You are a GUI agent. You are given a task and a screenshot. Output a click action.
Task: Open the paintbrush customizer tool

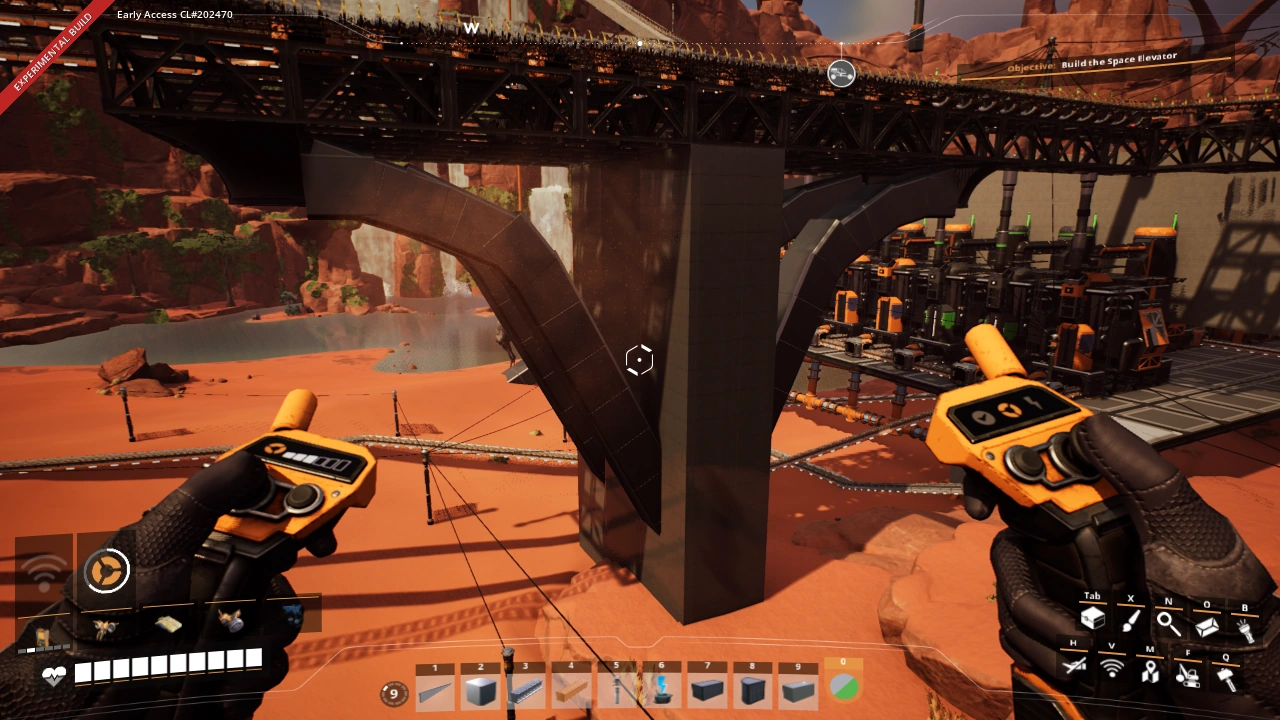point(1130,622)
